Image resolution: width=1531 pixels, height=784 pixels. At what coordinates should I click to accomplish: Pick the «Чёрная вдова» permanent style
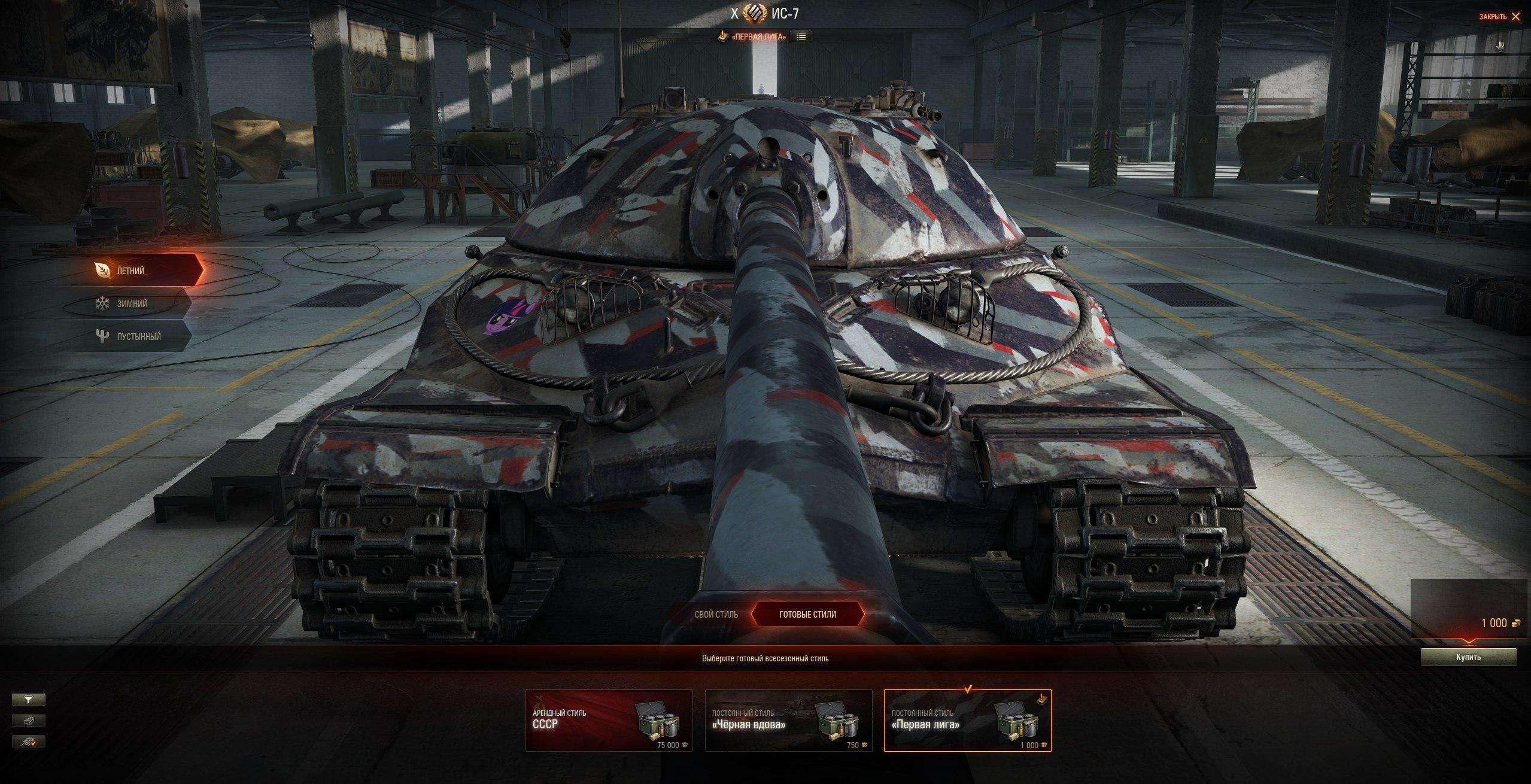coord(788,721)
